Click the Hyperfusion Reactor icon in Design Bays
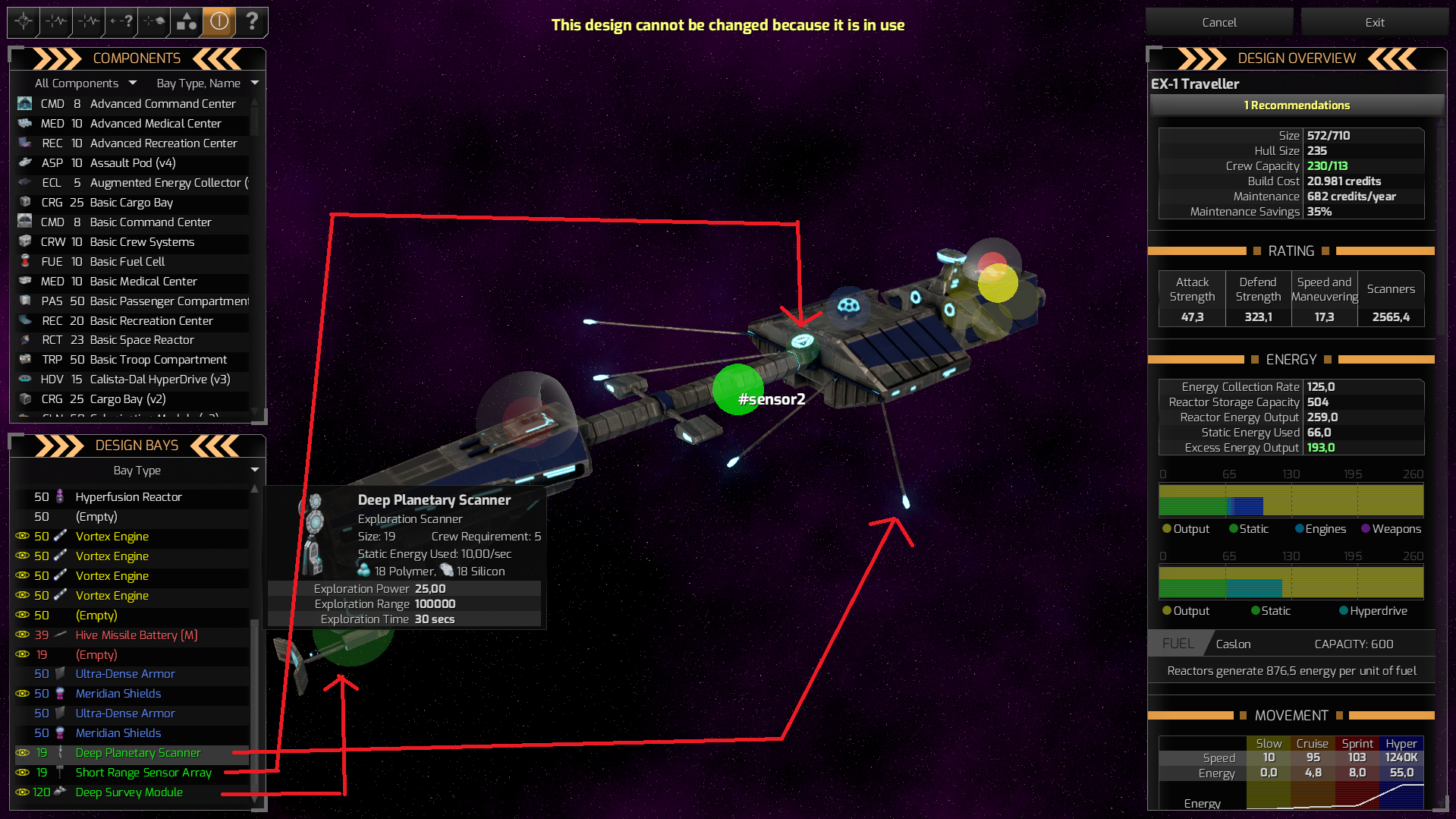Image resolution: width=1456 pixels, height=819 pixels. tap(60, 497)
